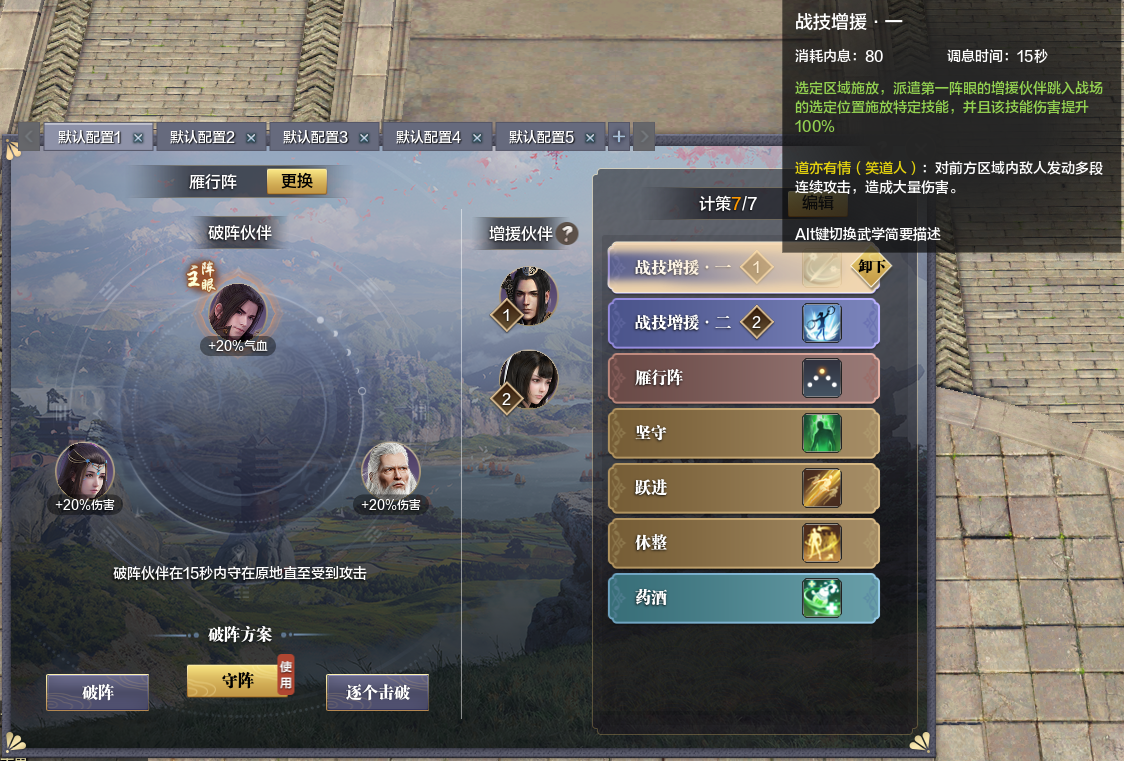Add a new configuration with the plus button
Screen dimensions: 1124x761
tap(619, 136)
